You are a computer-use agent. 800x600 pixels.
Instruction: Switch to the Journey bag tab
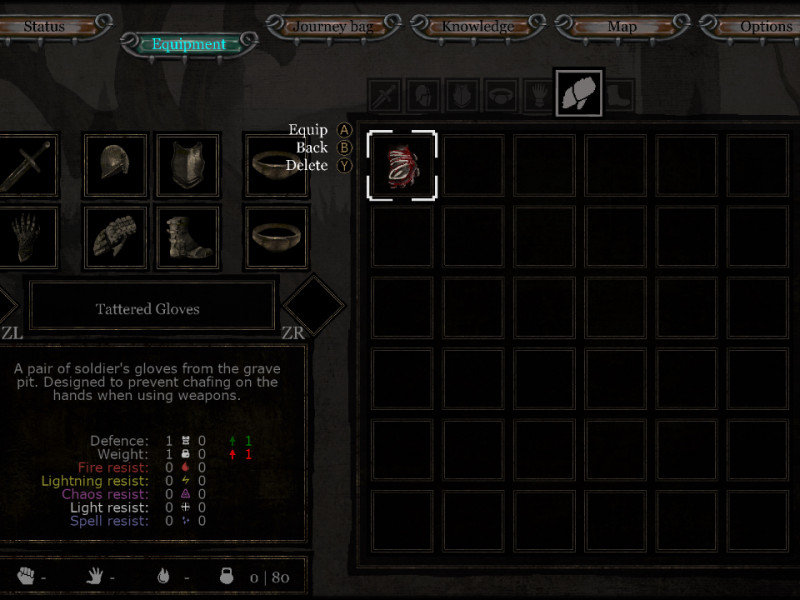[334, 26]
